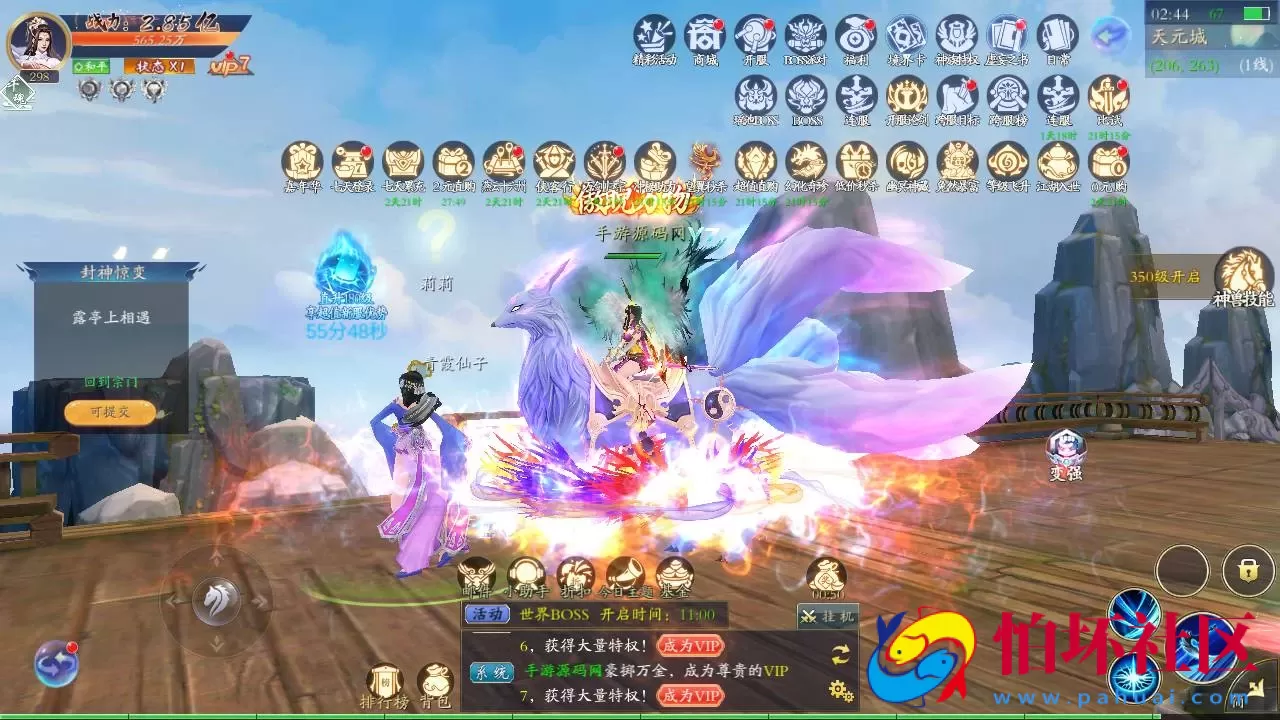Image resolution: width=1280 pixels, height=720 pixels.
Task: Open the 比试 duel icon
Action: (x=1108, y=97)
